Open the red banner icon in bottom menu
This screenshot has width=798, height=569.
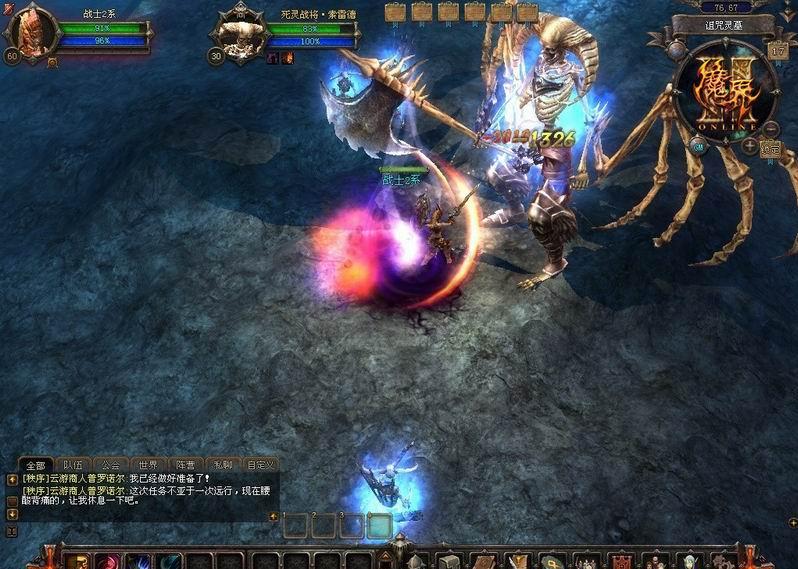[622, 562]
